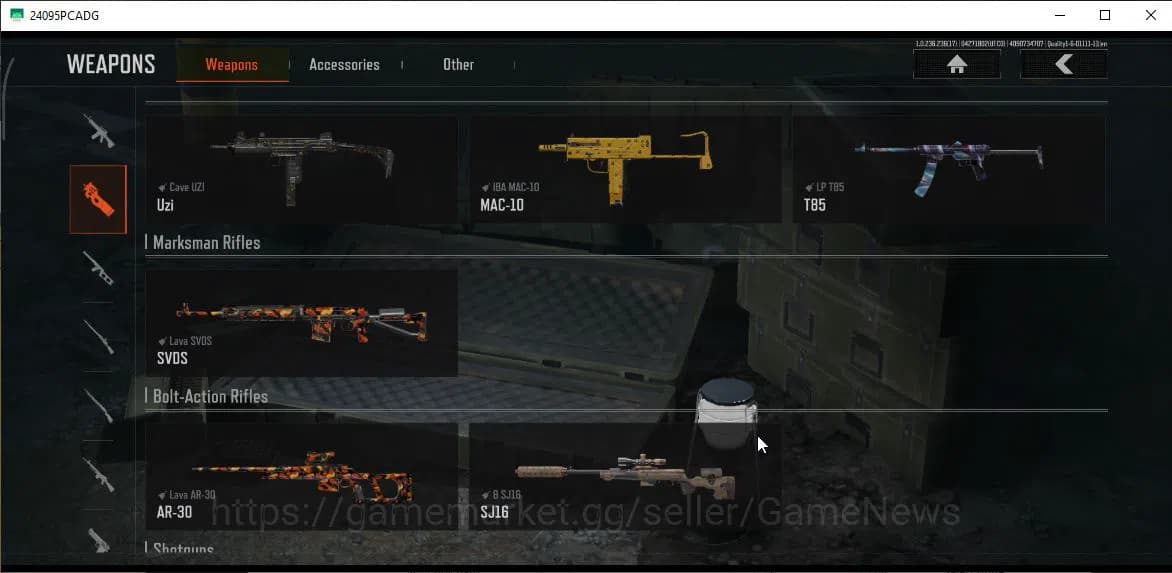Choose the golden MAC-10 skin
The width and height of the screenshot is (1172, 573).
coord(625,170)
